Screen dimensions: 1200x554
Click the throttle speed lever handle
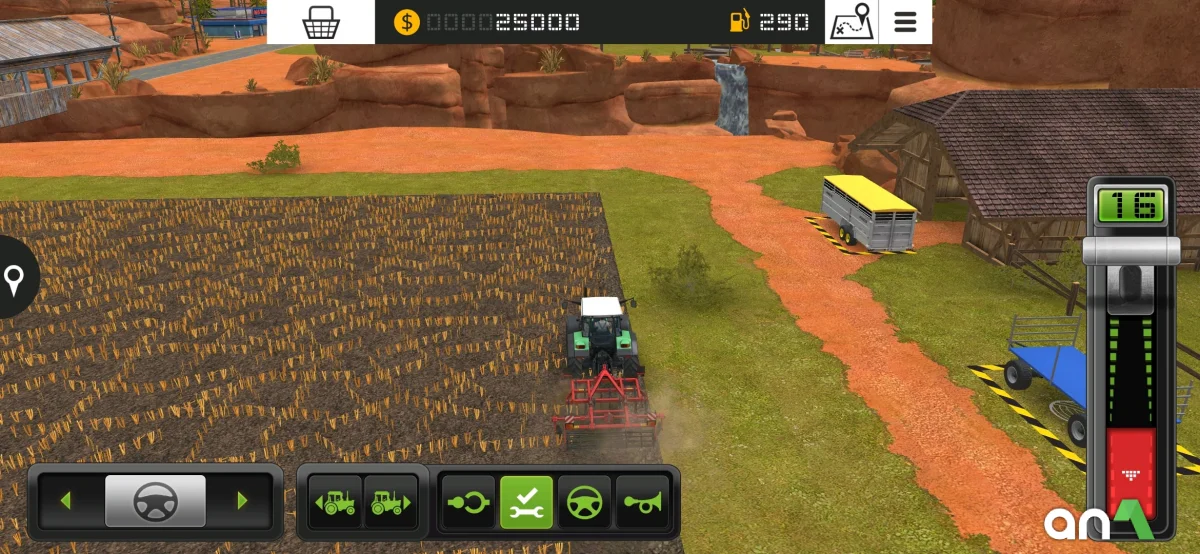(1131, 251)
